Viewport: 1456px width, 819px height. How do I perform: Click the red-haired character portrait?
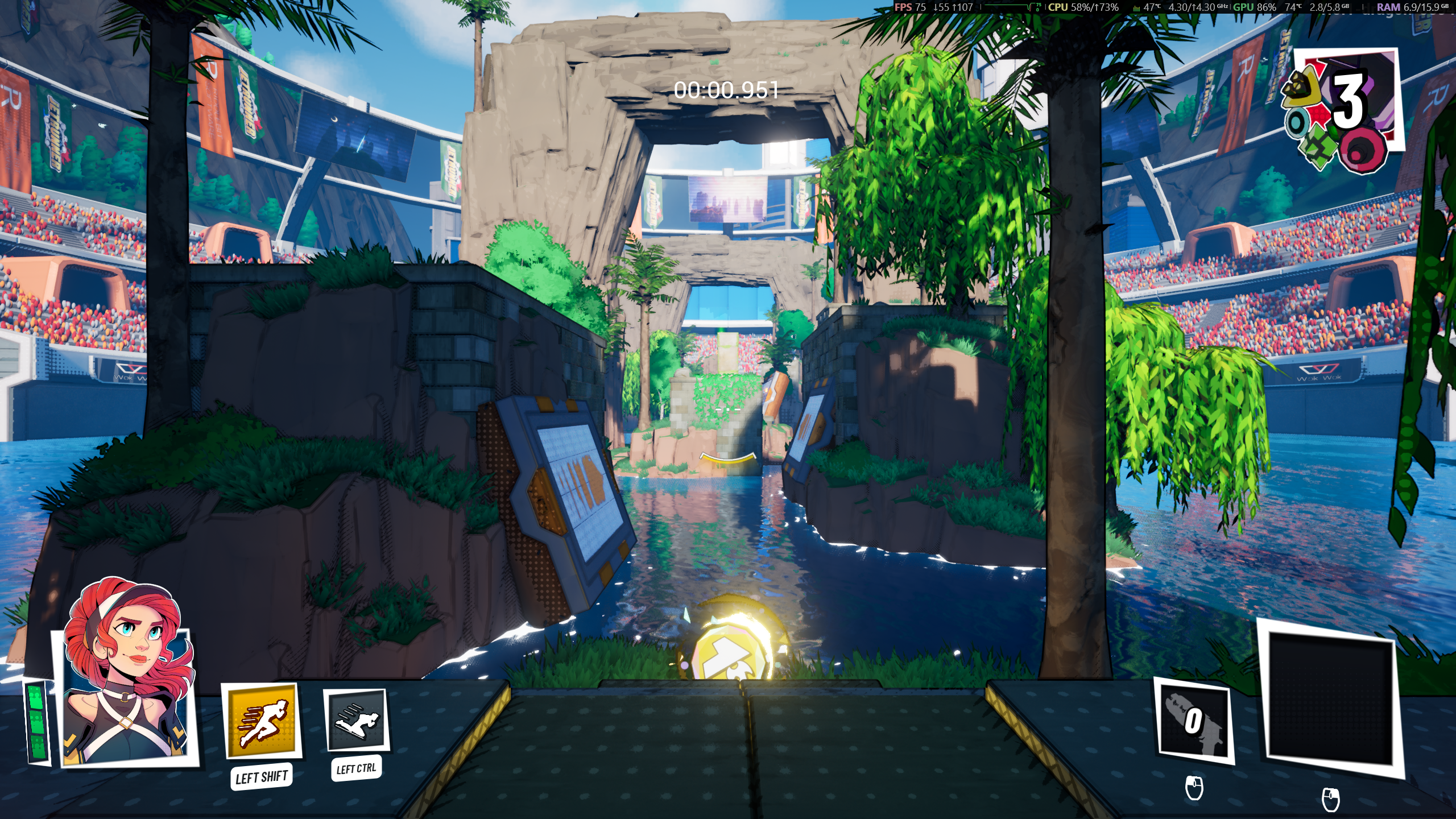coord(127,676)
